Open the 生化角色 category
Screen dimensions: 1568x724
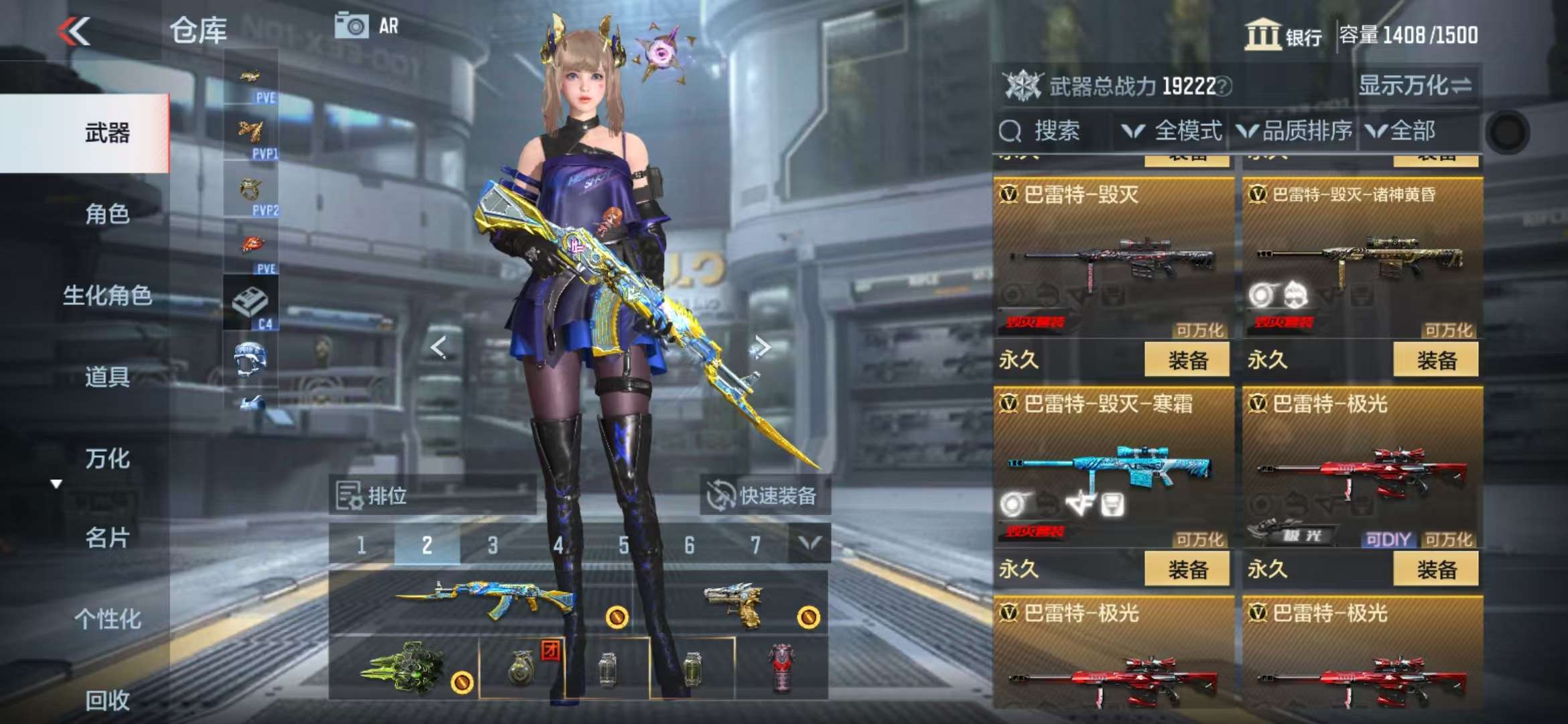tap(107, 296)
